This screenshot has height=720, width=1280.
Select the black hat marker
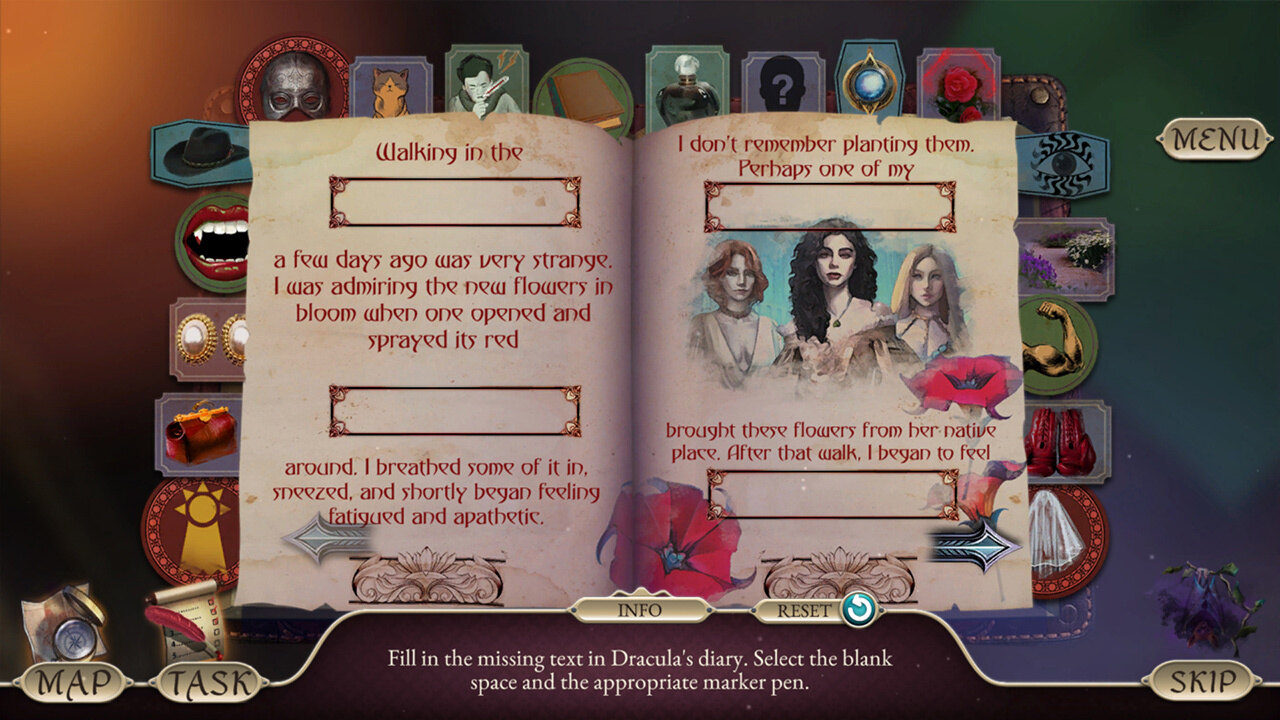coord(200,153)
